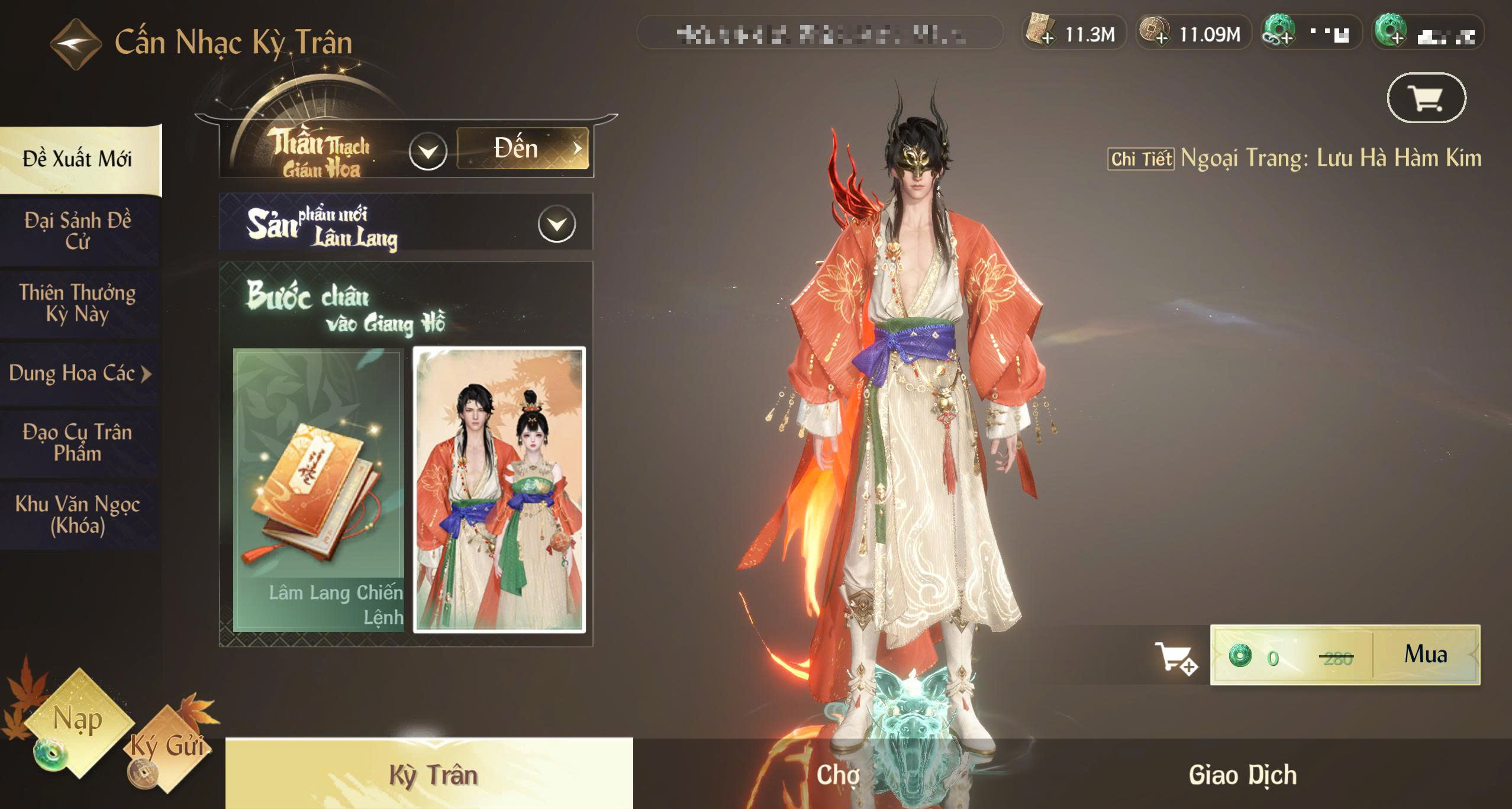Click the Đến button on the banner

point(523,148)
